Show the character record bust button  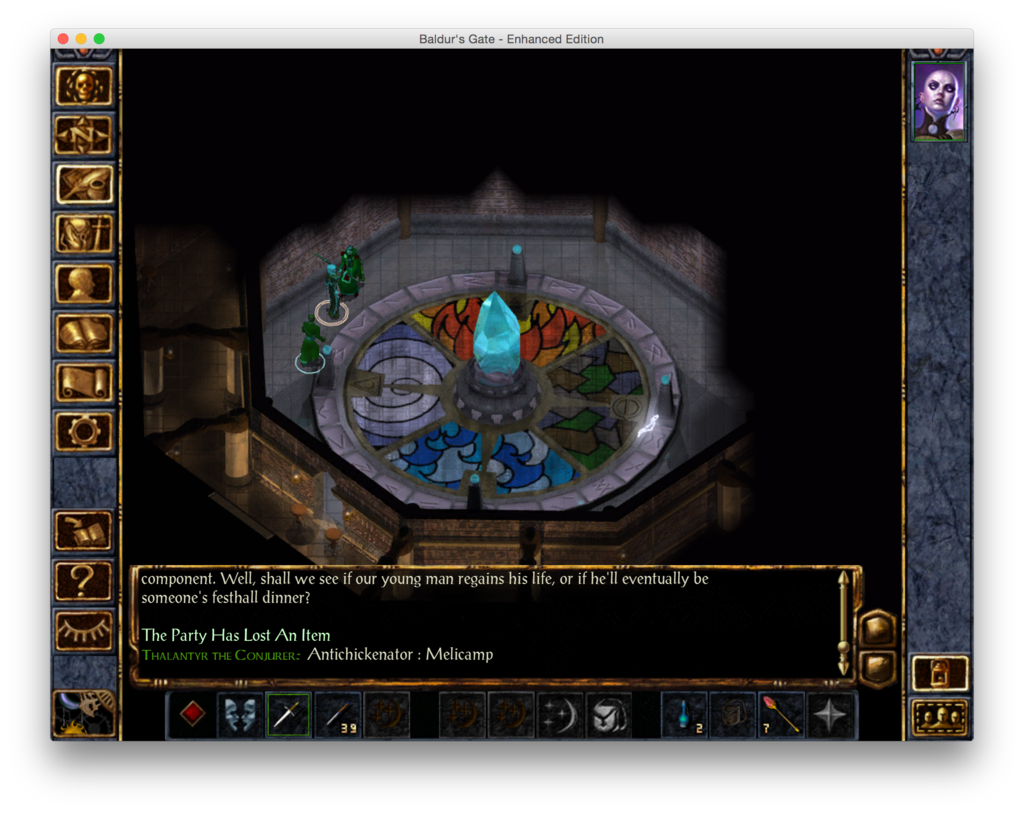84,283
